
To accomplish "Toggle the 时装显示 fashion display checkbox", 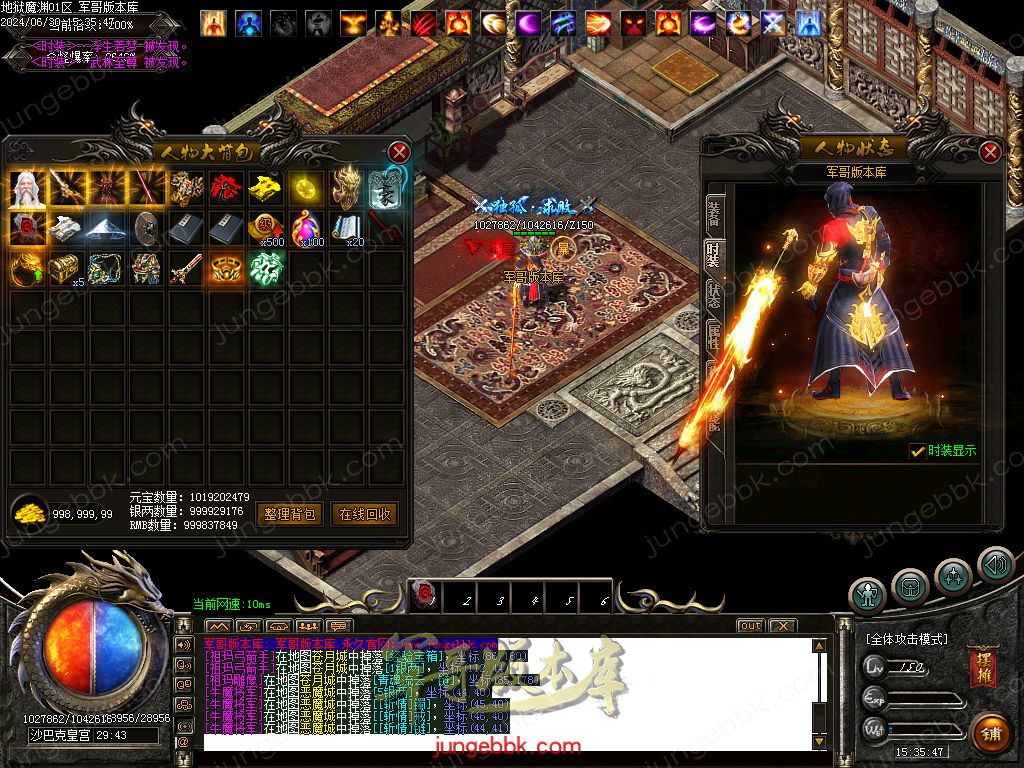I will (x=917, y=452).
